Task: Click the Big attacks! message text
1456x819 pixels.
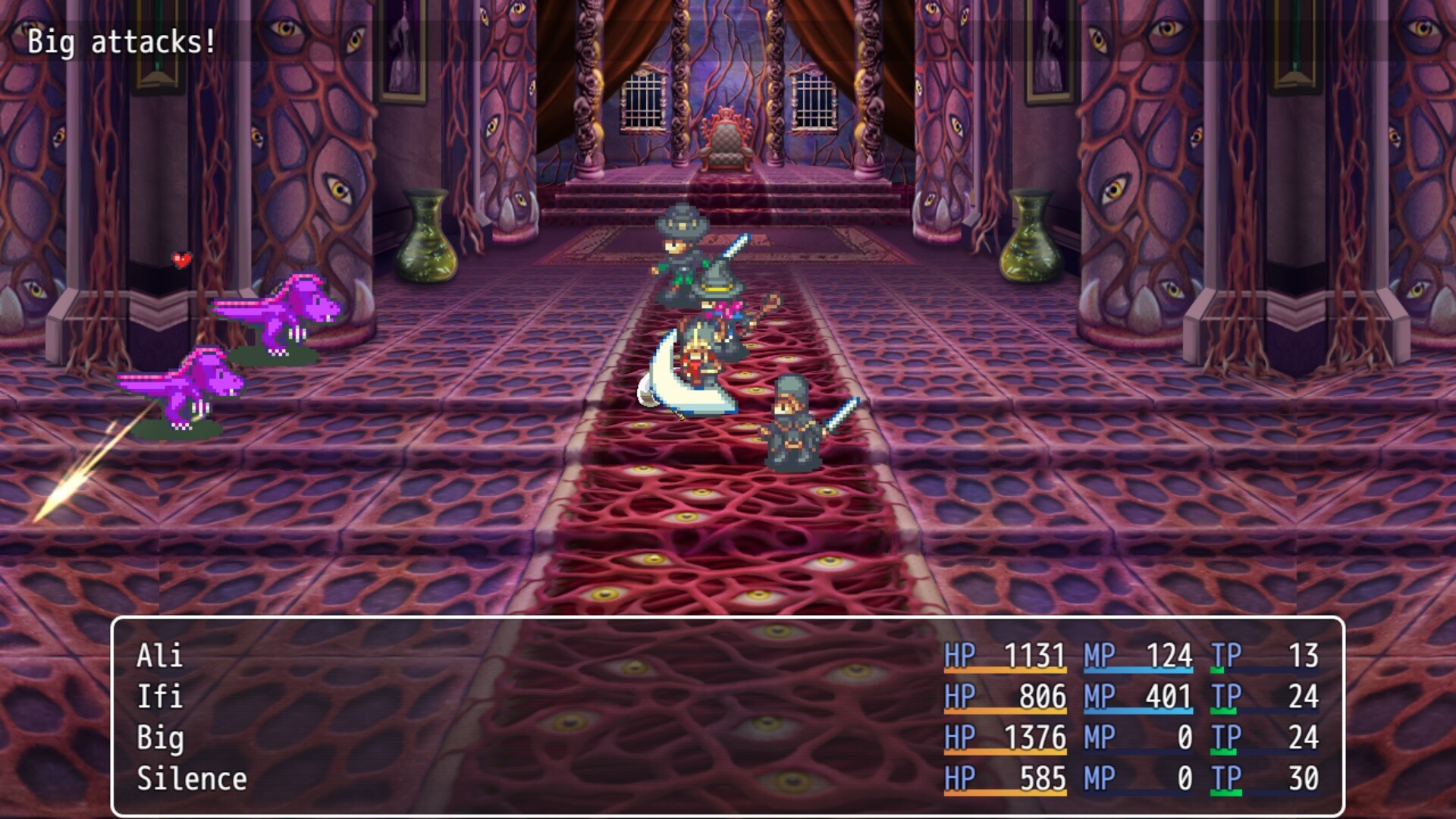Action: coord(121,42)
